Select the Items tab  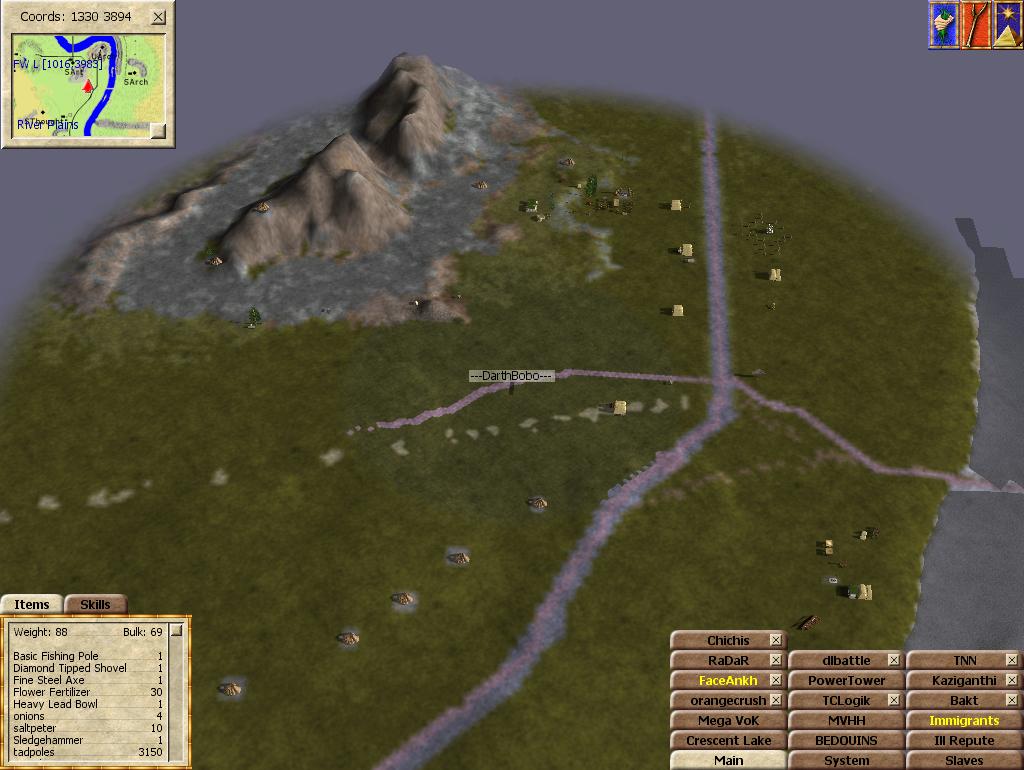click(32, 604)
